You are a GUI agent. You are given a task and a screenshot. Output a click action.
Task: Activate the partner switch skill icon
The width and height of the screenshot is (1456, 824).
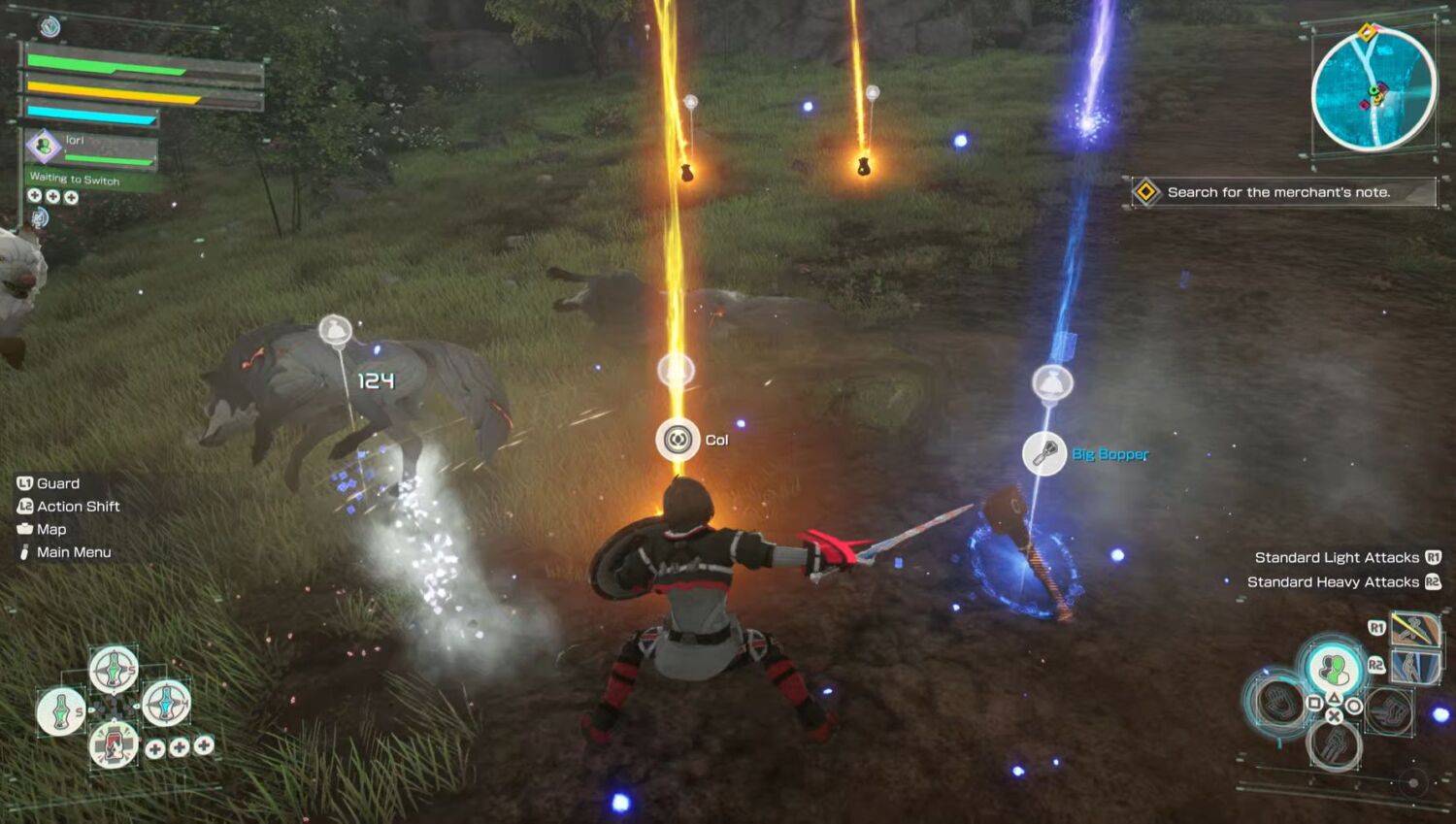pyautogui.click(x=1334, y=669)
